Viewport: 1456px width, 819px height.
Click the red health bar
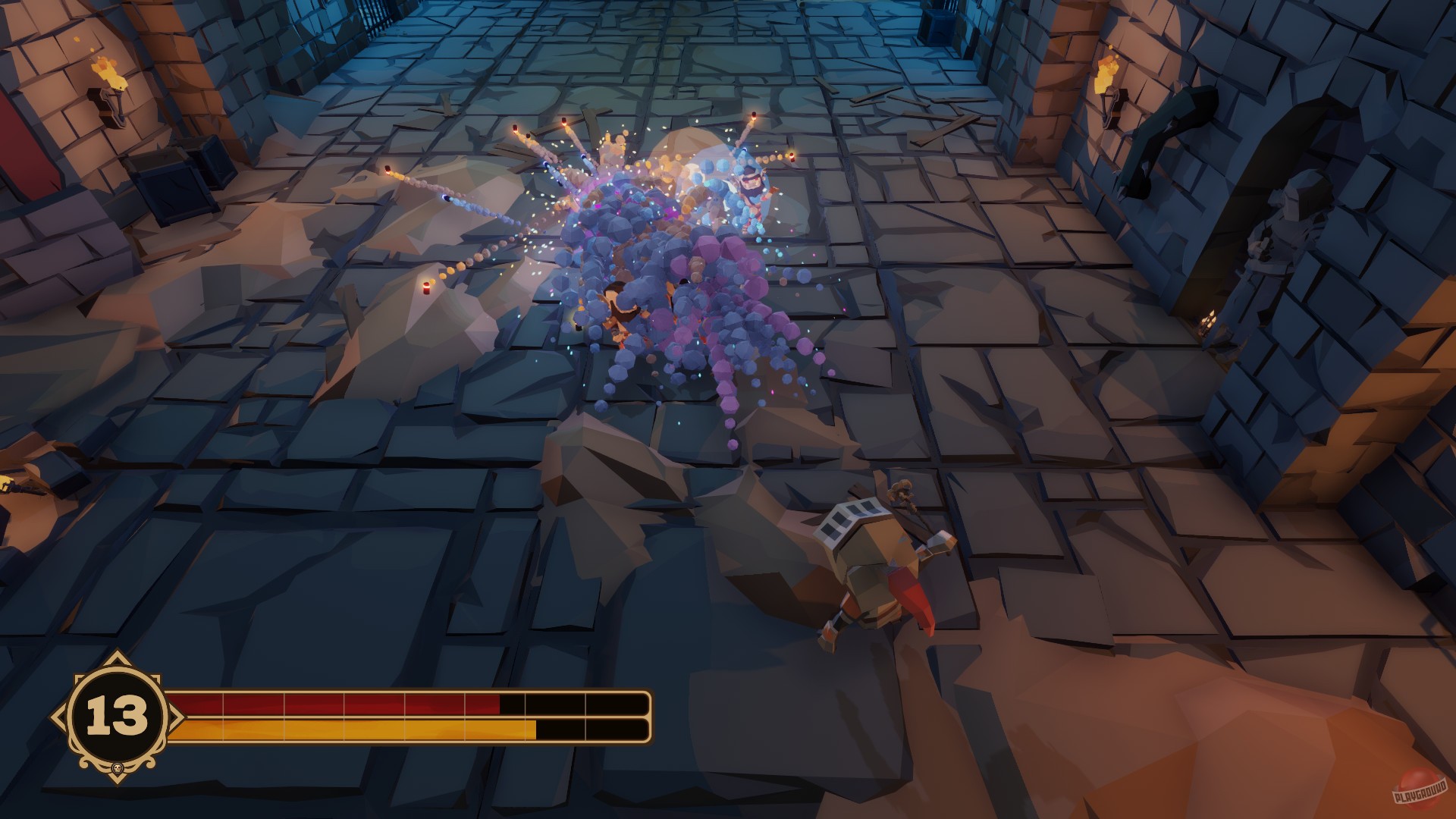coord(334,704)
